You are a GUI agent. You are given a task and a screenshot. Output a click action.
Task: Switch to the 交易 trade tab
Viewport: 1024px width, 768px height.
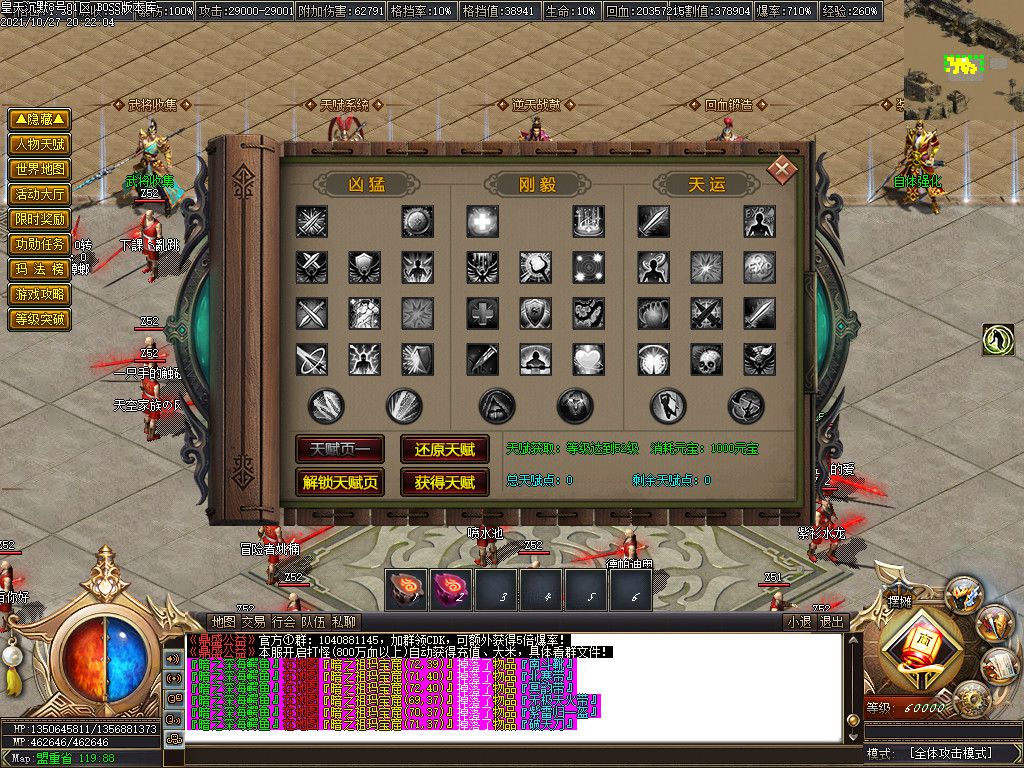pos(253,622)
